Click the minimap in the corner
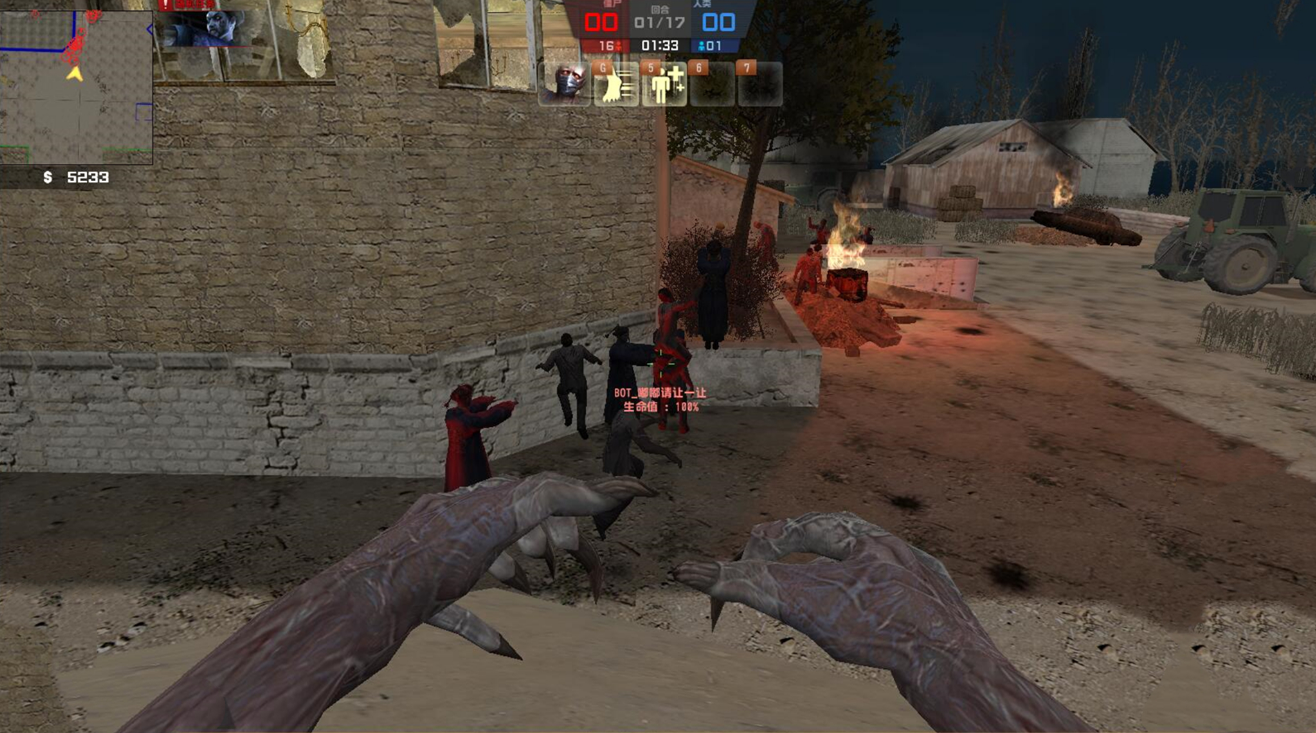1316x733 pixels. 76,87
